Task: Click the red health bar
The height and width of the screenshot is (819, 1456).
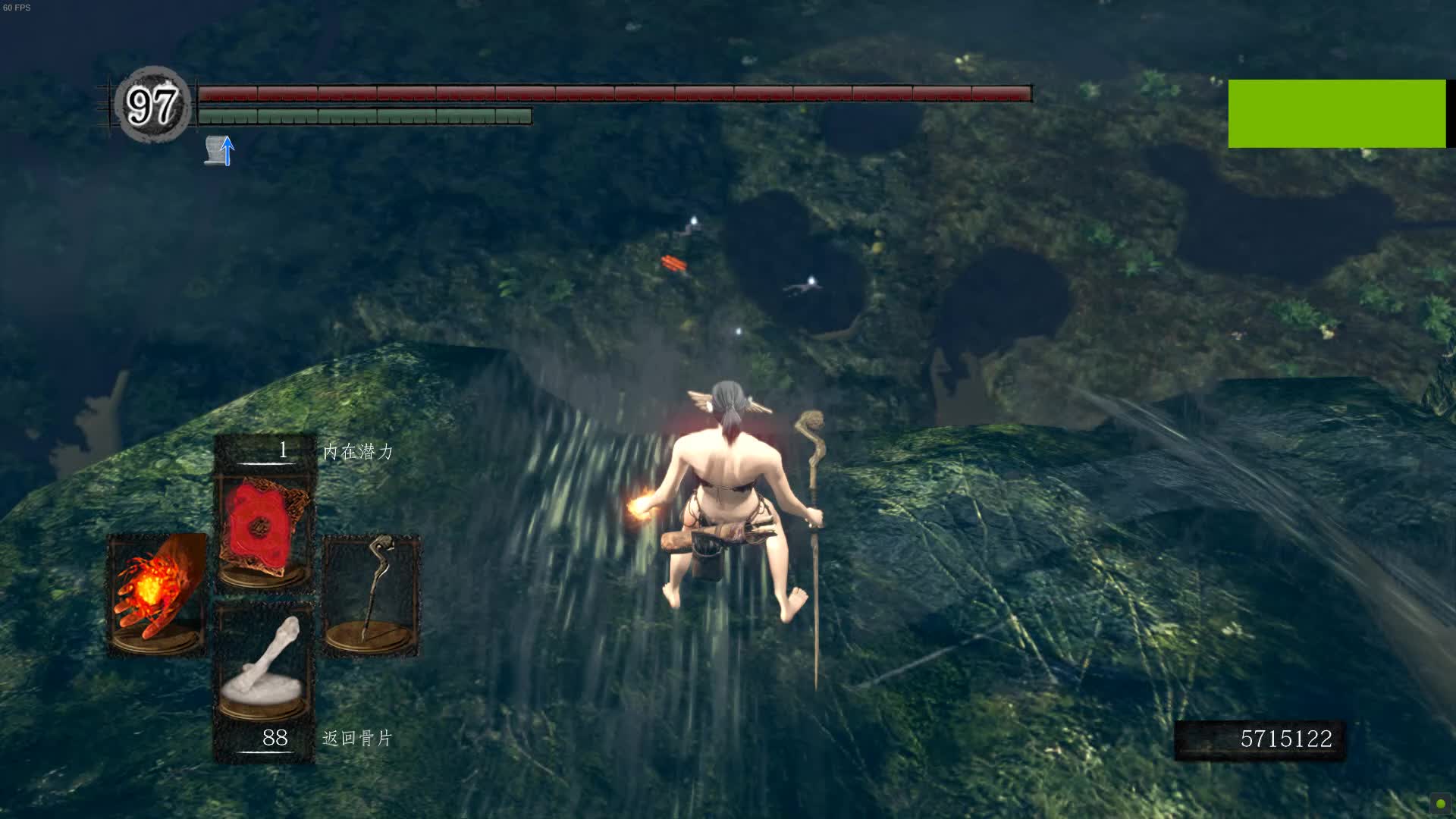Action: 614,96
